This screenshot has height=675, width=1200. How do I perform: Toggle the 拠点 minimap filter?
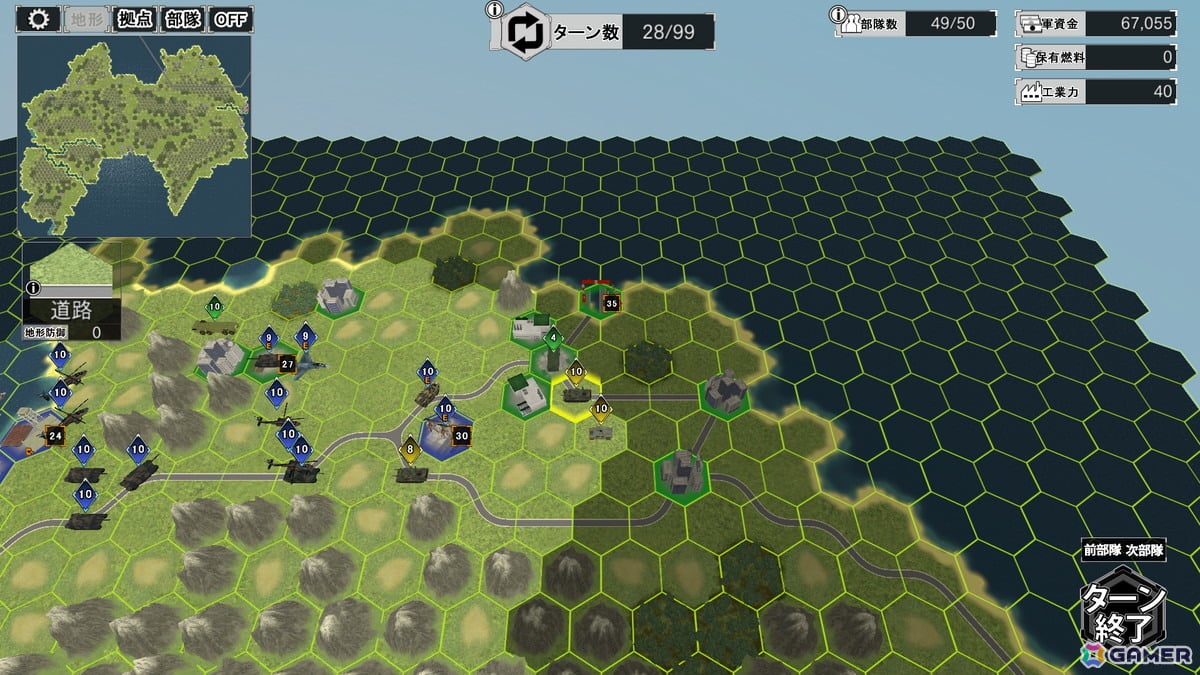click(x=133, y=19)
